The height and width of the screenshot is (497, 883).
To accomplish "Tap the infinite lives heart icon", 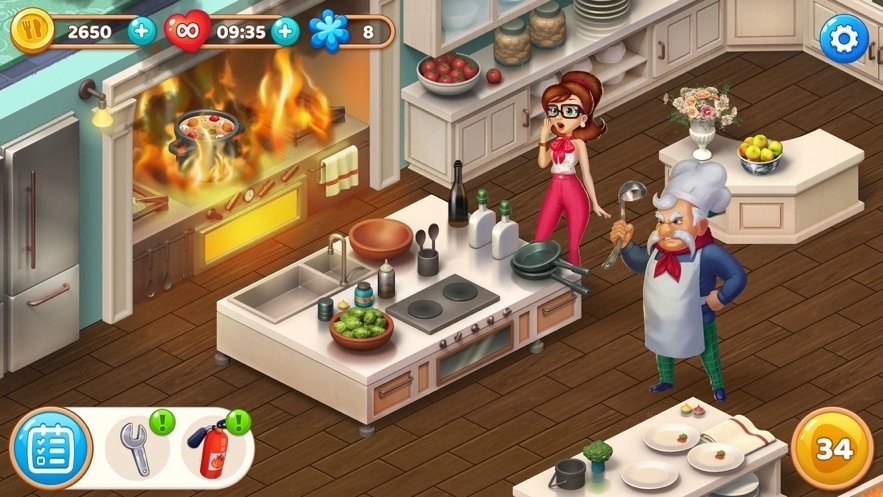I will pos(187,31).
